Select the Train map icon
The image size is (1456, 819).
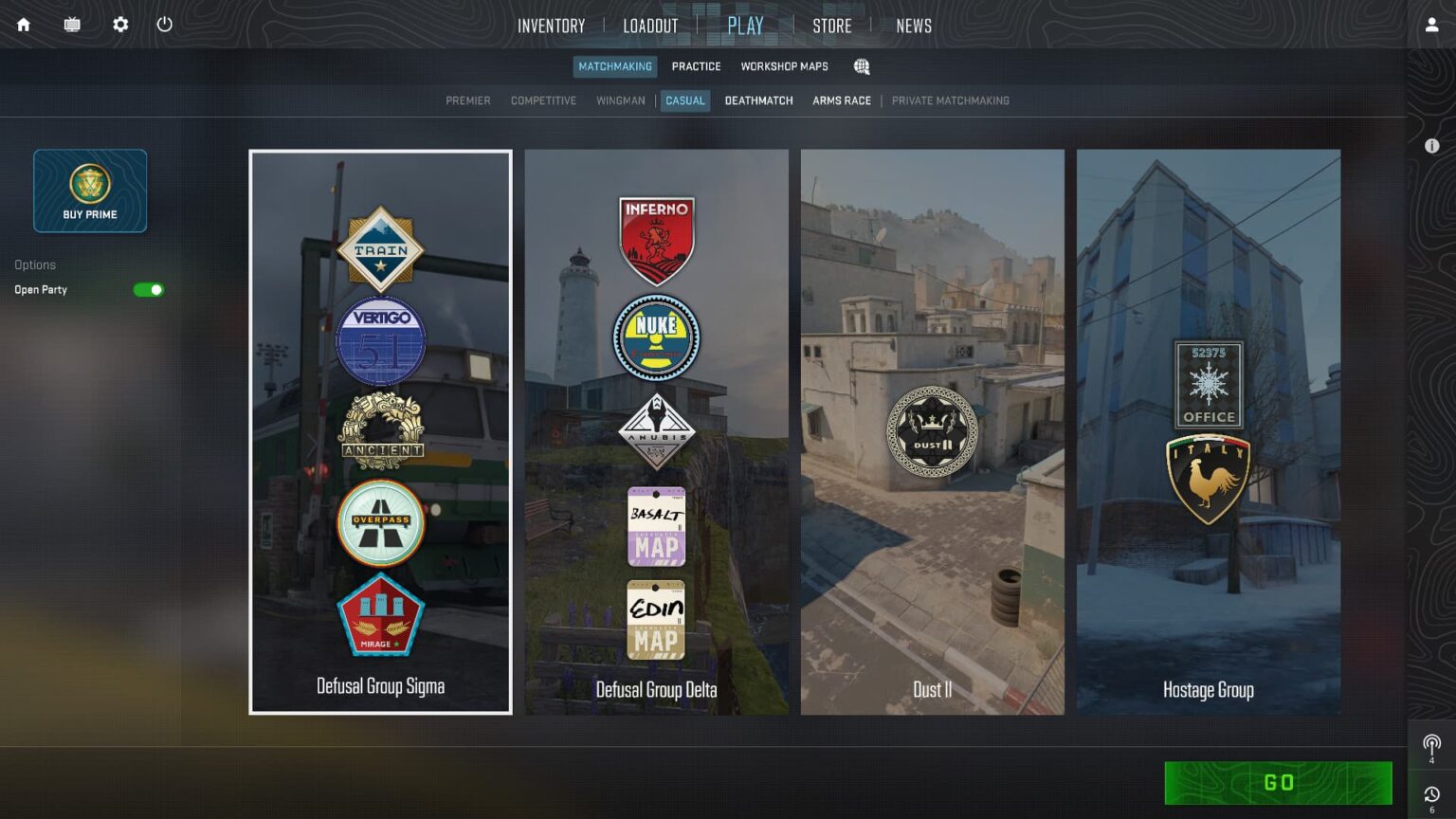click(380, 248)
